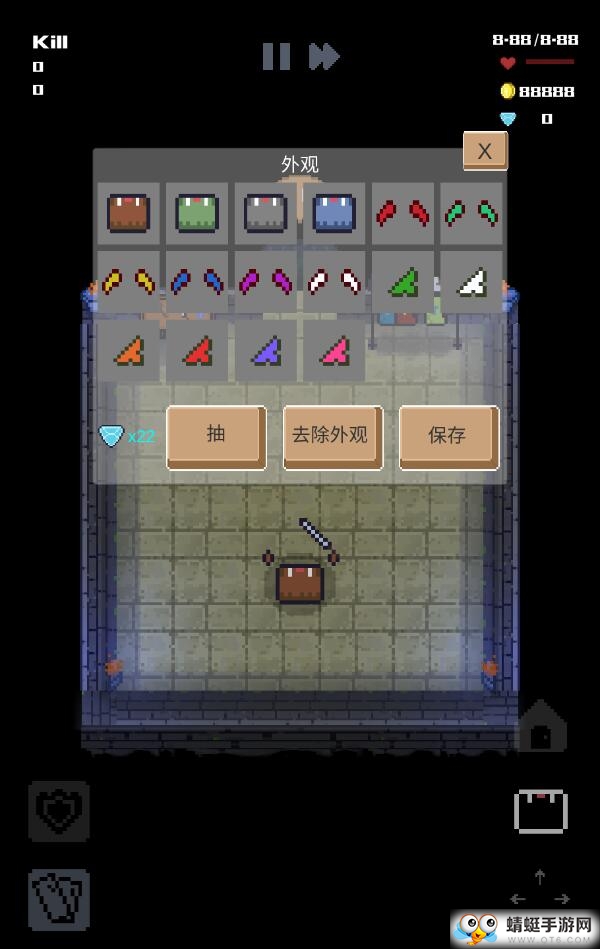600x949 pixels.
Task: Pause the game
Action: [x=276, y=56]
